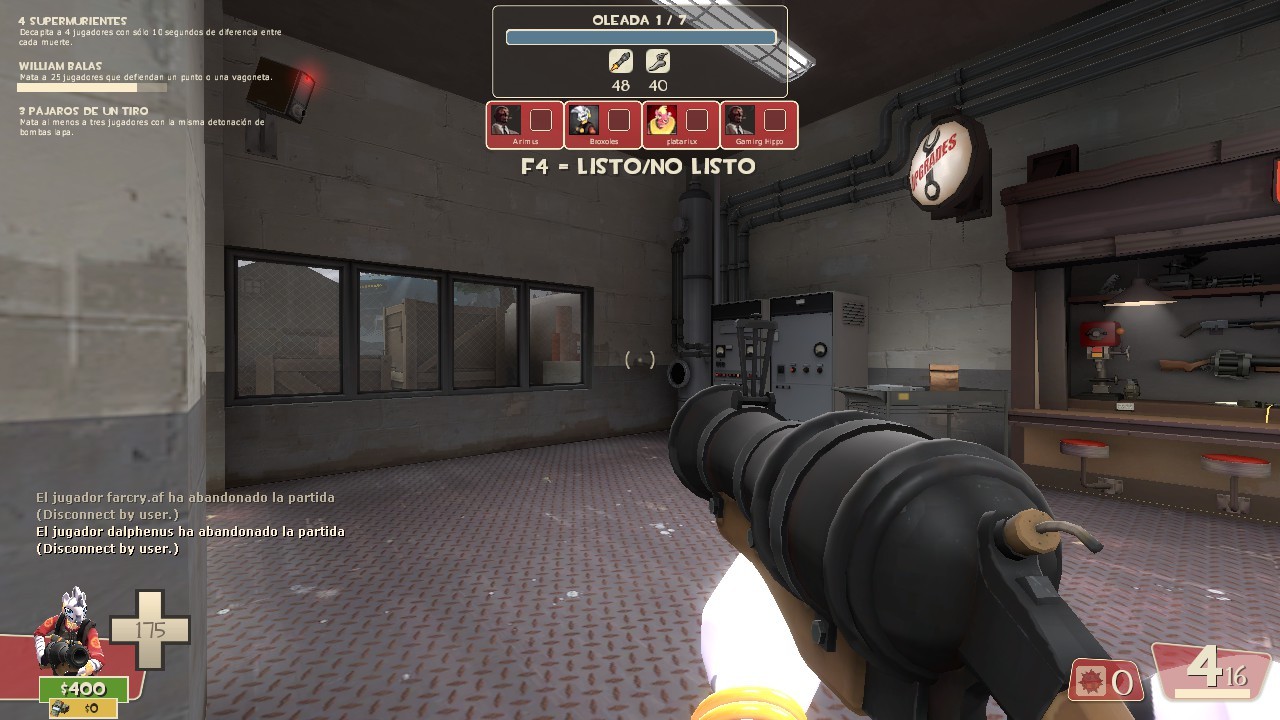
Task: Click the green $400 currency display
Action: coord(86,689)
